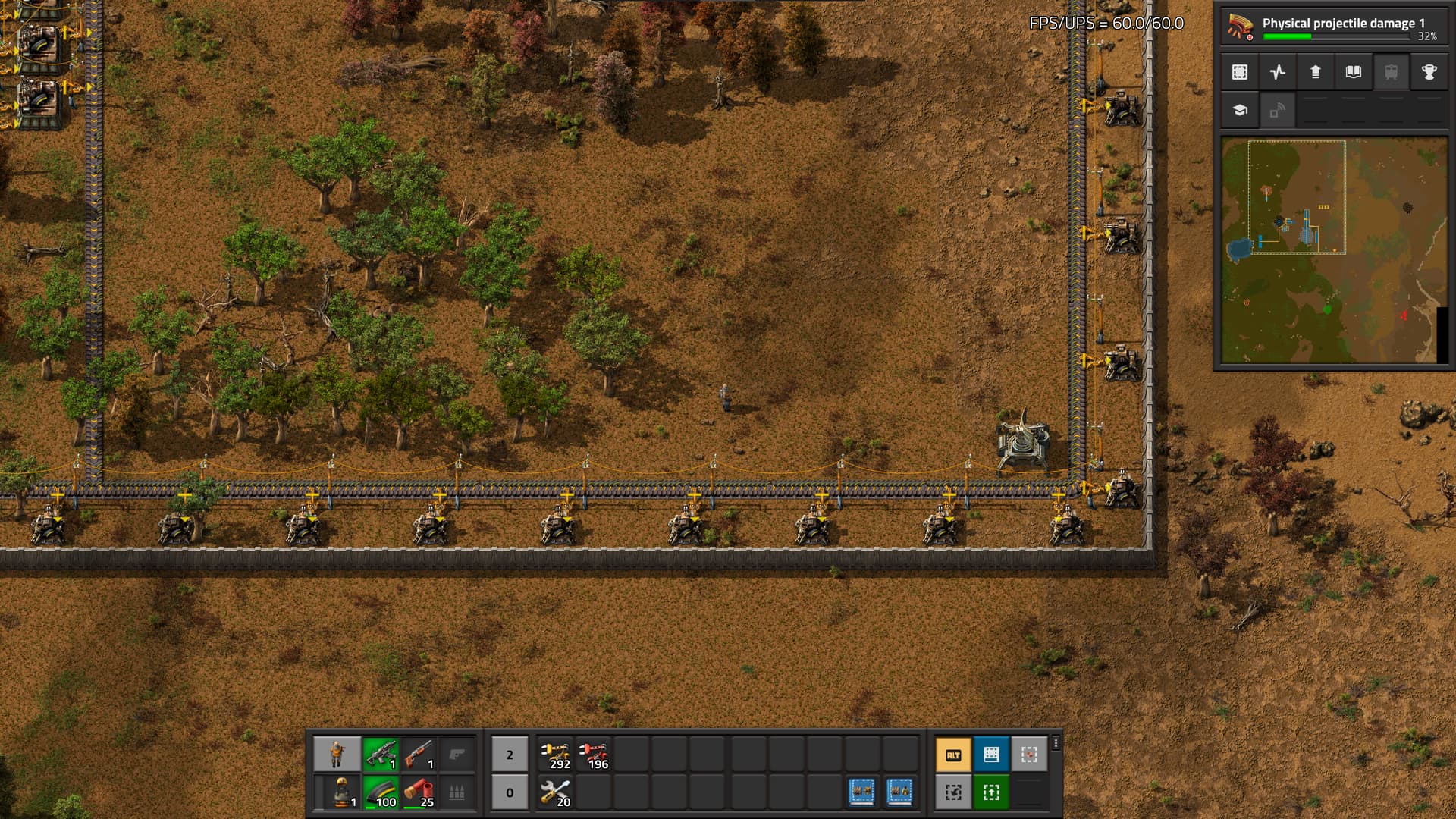
Task: Open production statistics graph button
Action: coord(1278,72)
